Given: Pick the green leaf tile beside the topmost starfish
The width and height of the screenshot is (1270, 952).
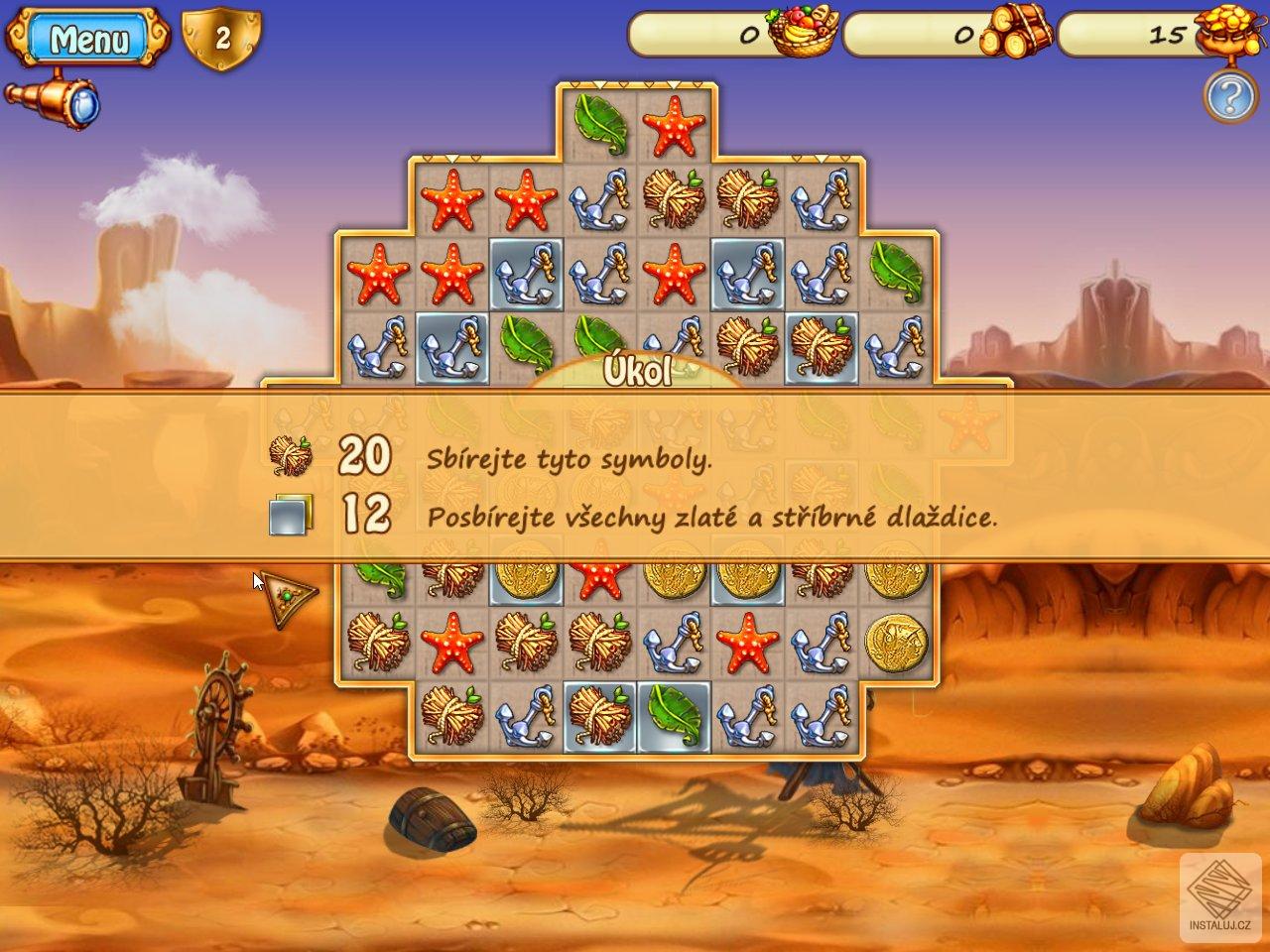Looking at the screenshot, I should pyautogui.click(x=600, y=124).
